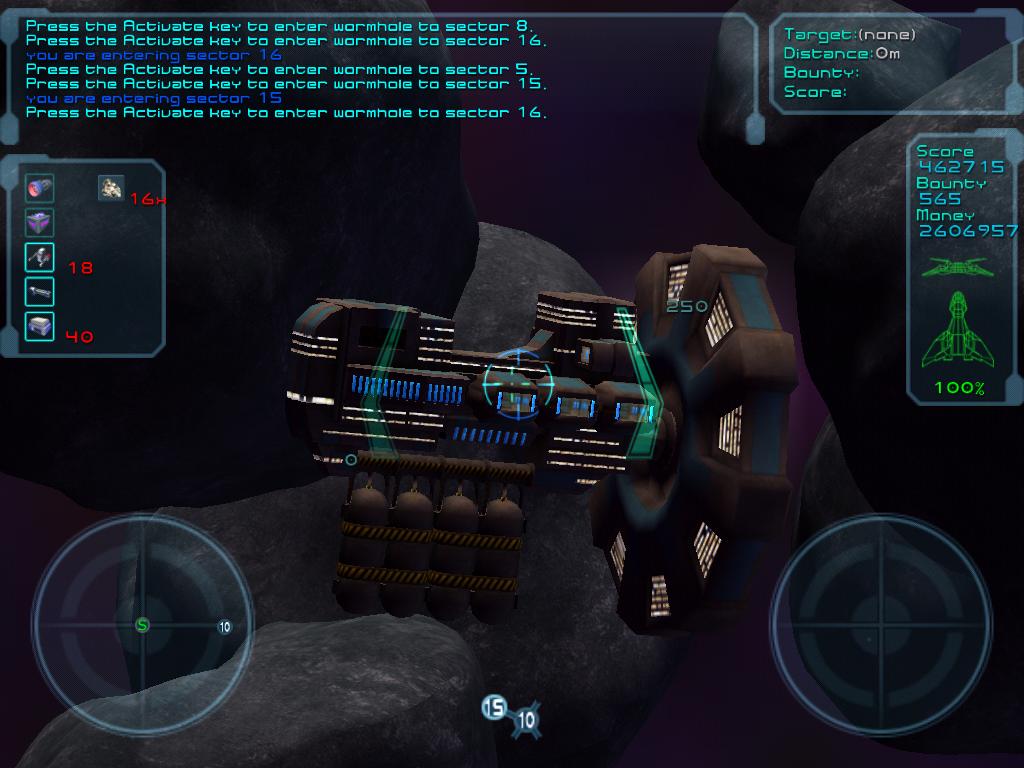Tap the left radar scanner dial
The width and height of the screenshot is (1024, 768).
point(142,625)
